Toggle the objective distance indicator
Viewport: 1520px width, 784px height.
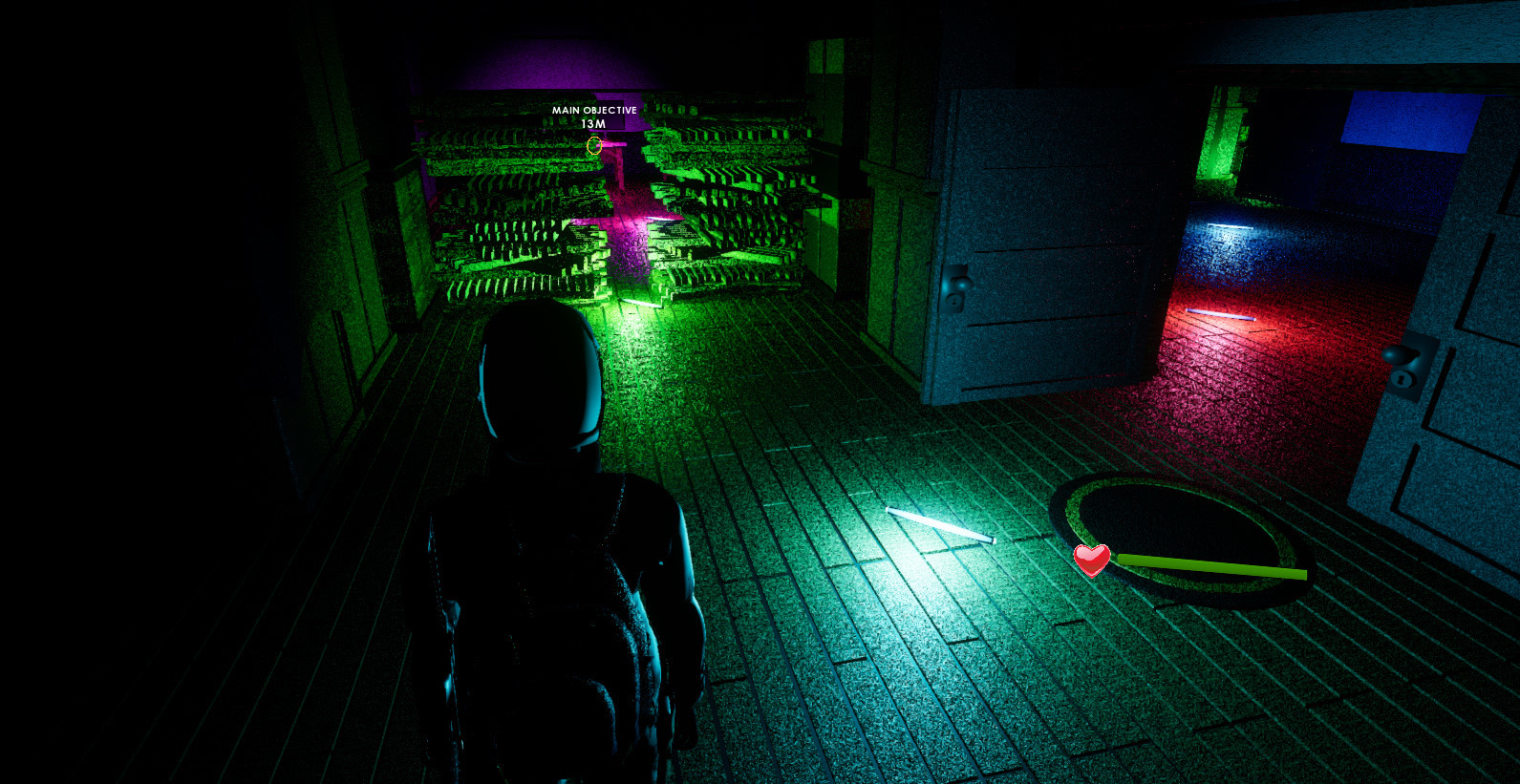(593, 122)
